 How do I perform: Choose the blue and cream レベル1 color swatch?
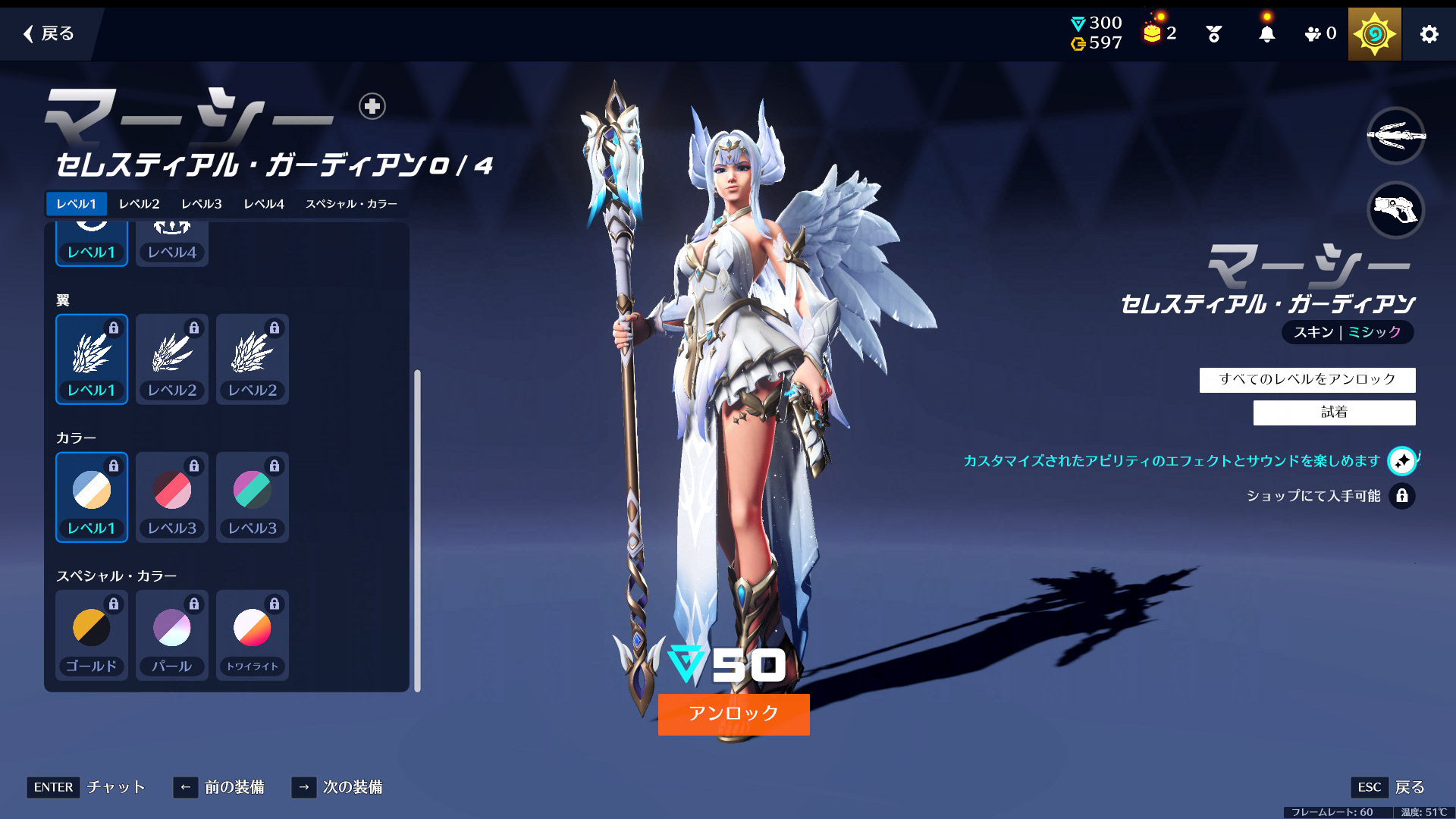click(x=92, y=497)
